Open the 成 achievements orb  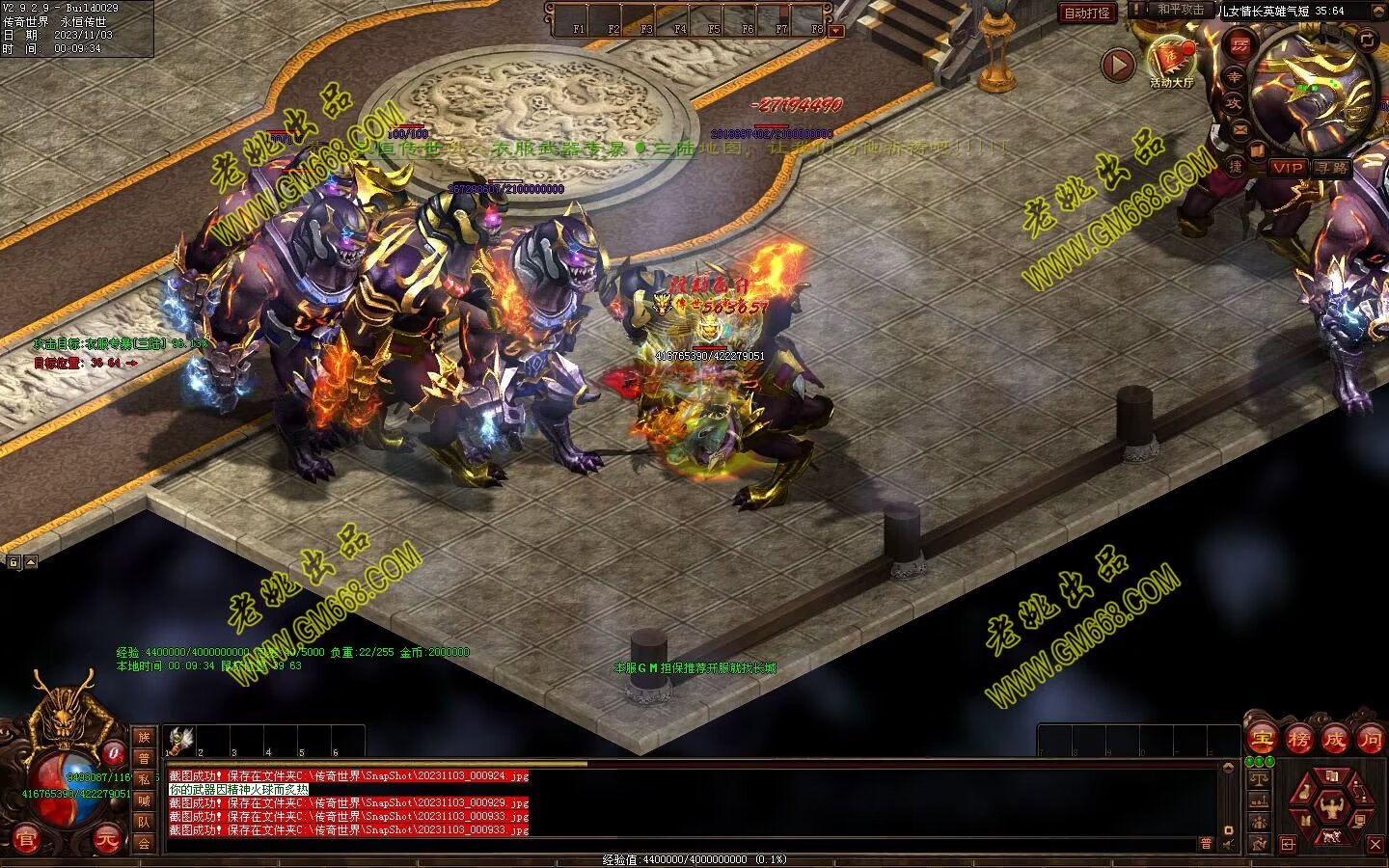[x=1335, y=740]
